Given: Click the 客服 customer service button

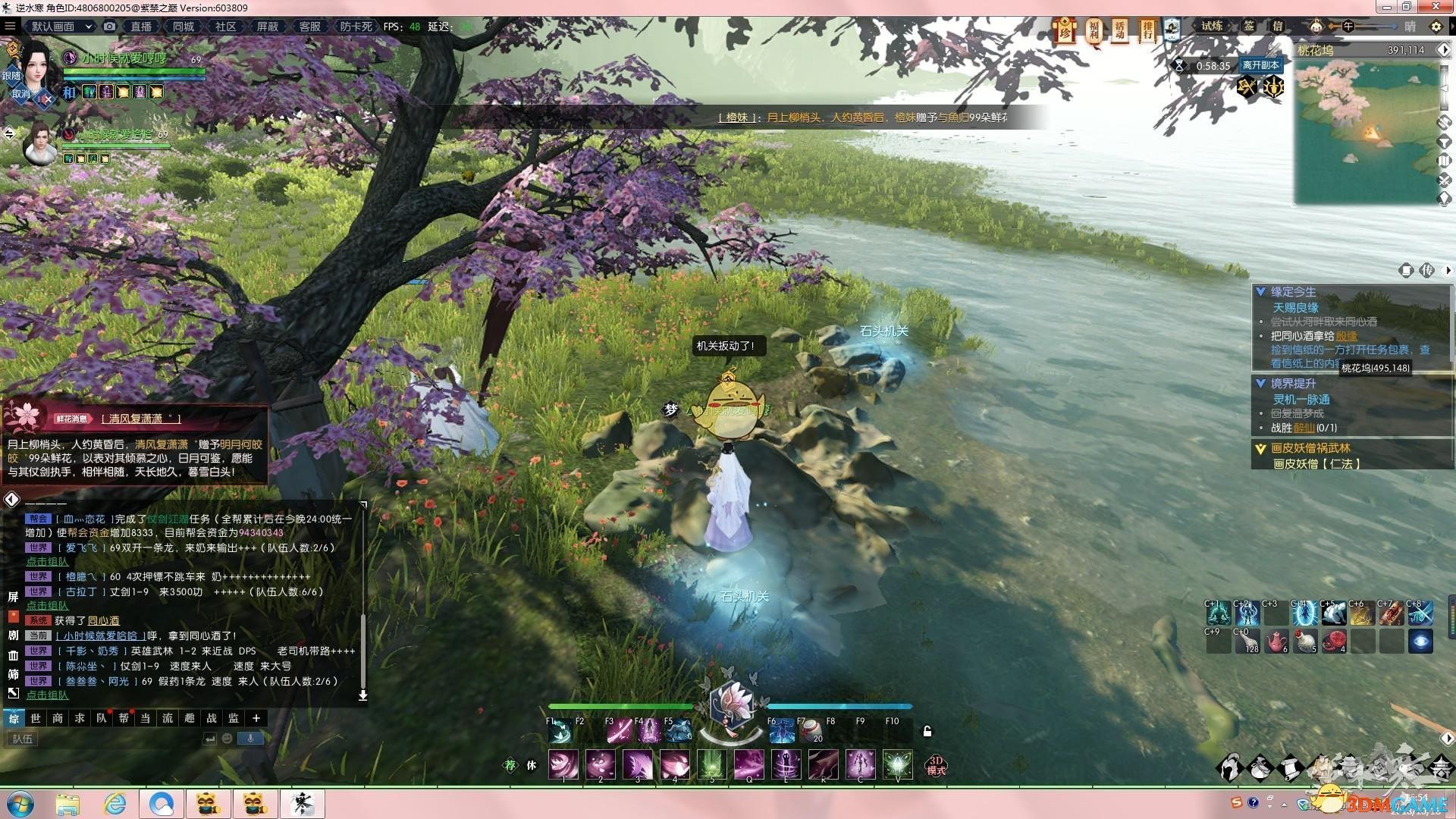Looking at the screenshot, I should 309,27.
